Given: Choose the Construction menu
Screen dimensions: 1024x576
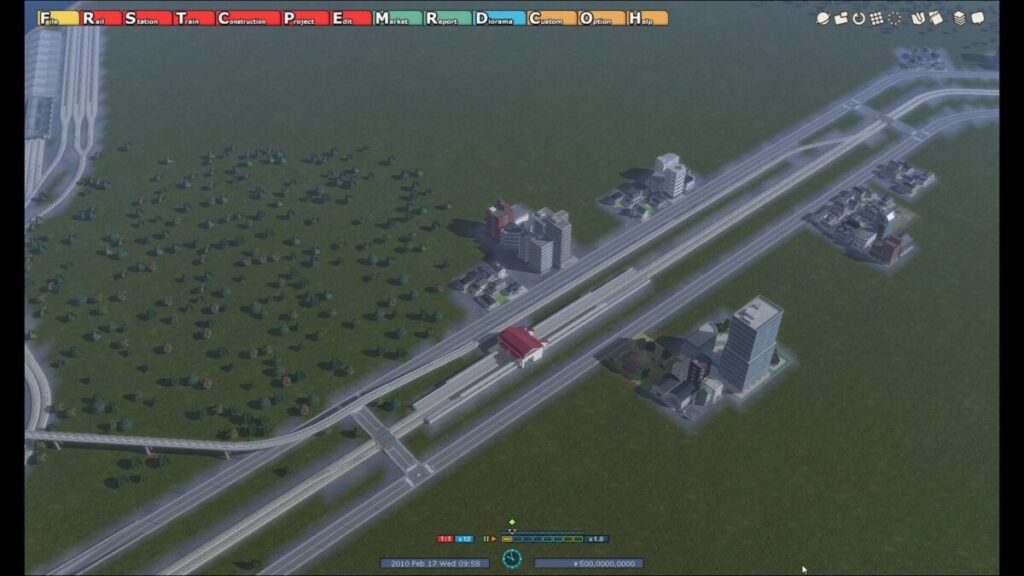Looking at the screenshot, I should click(x=247, y=18).
